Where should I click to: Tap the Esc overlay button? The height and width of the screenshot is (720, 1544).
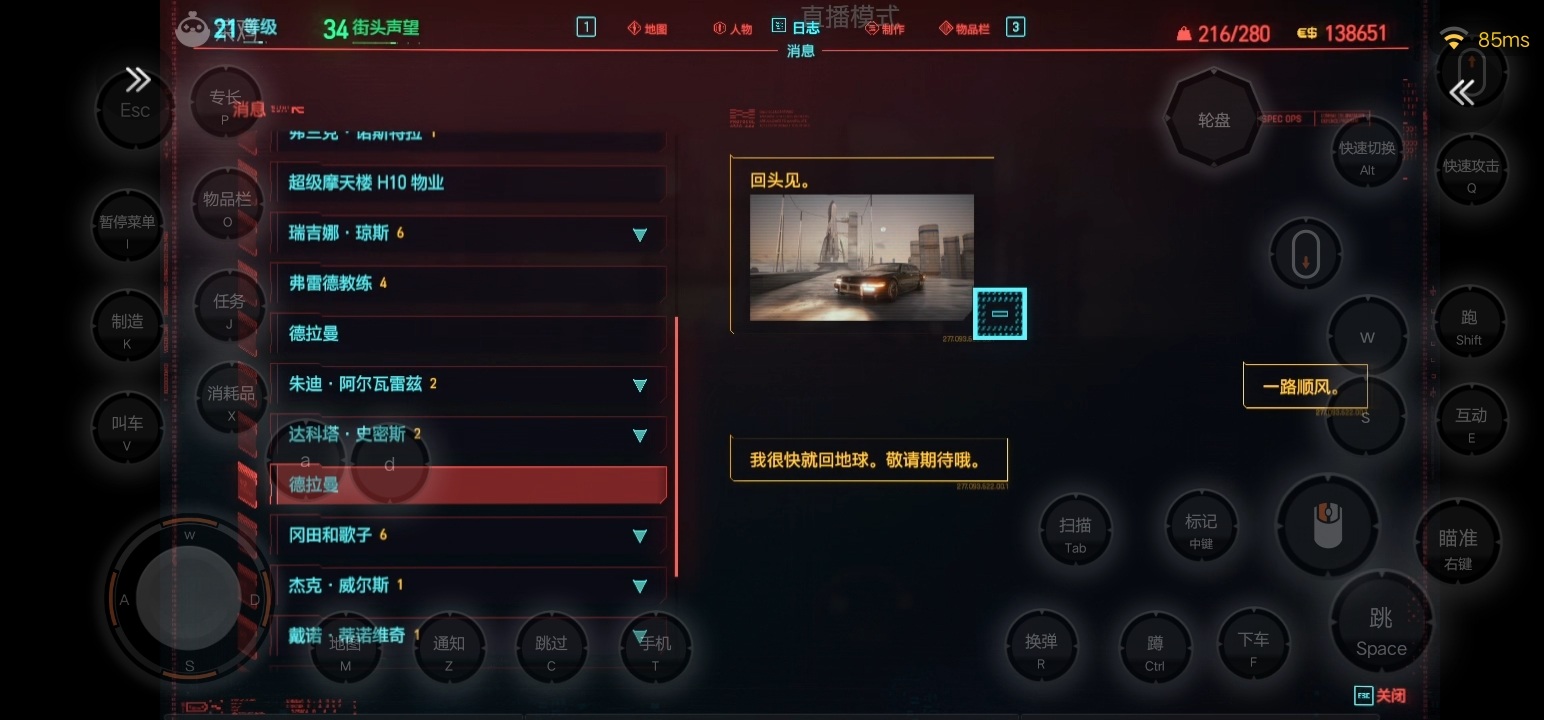[x=135, y=110]
